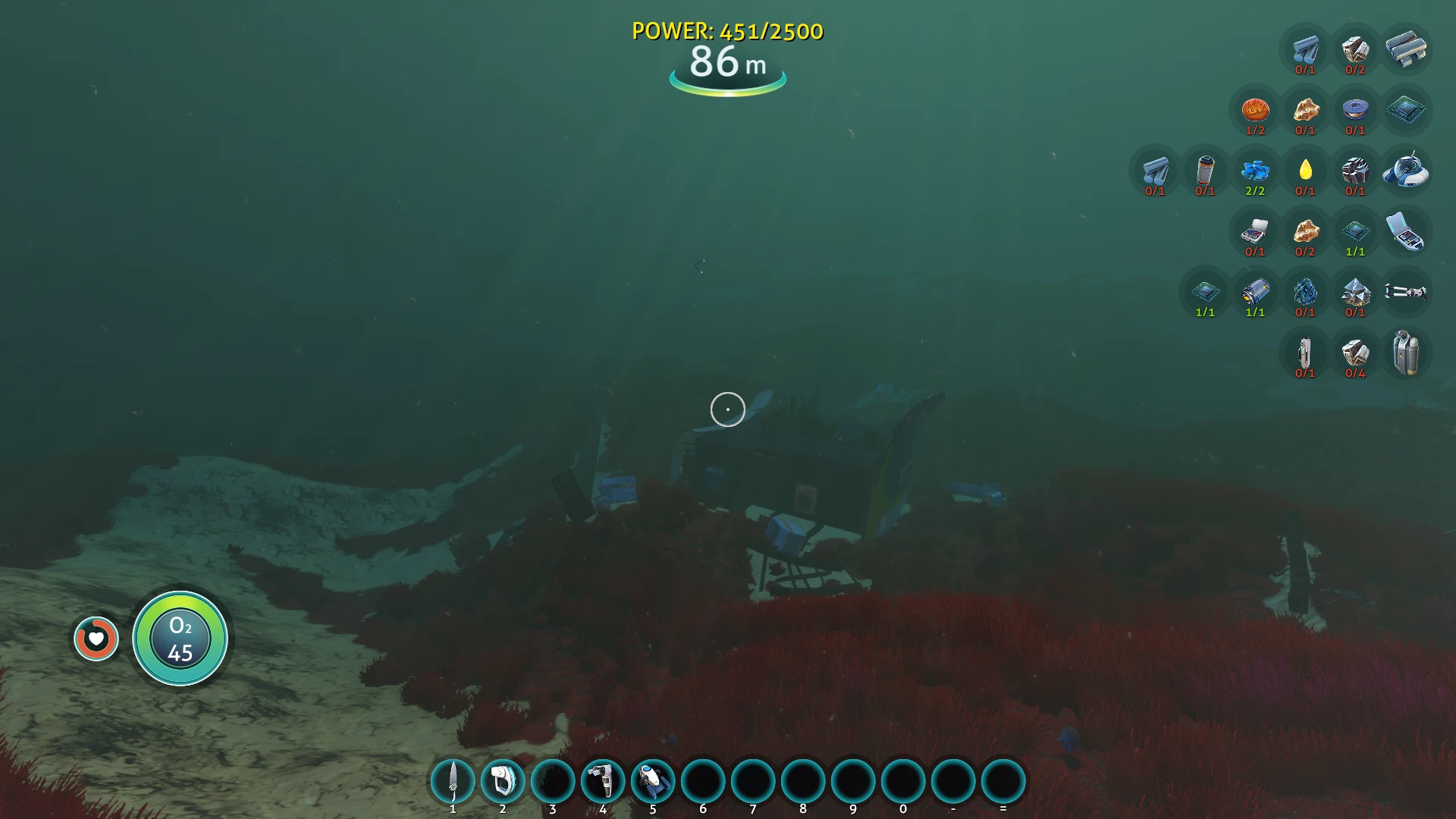
Task: Select the flashlight in hotbar slot 2
Action: pos(503,780)
